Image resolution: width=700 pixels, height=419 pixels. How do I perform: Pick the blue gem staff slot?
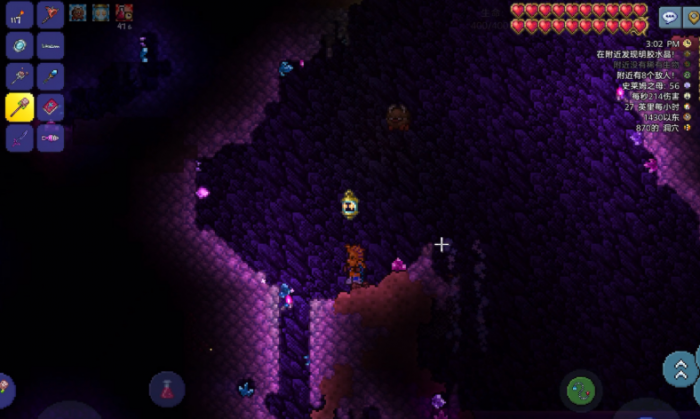[x=50, y=76]
